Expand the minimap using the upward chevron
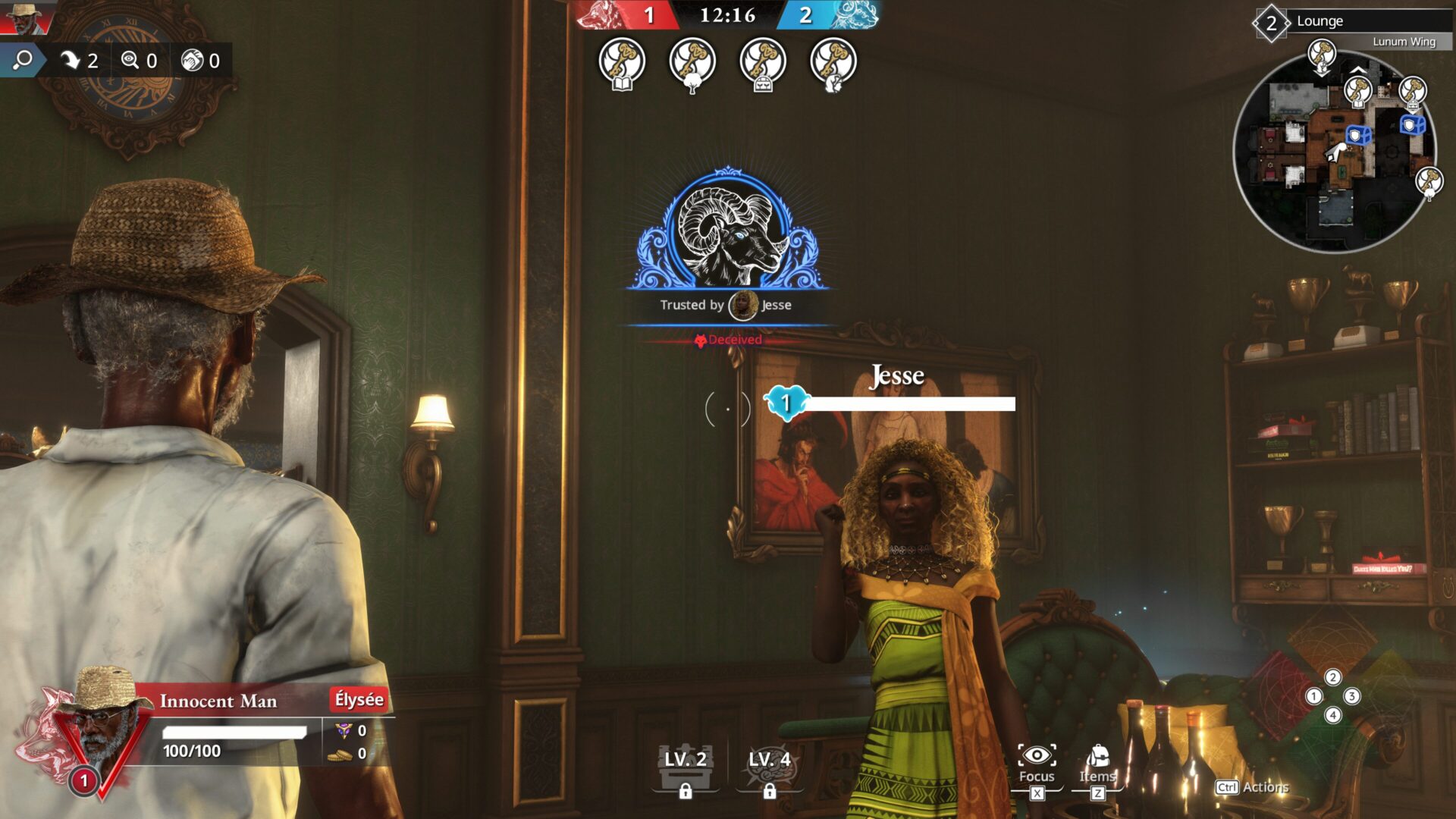This screenshot has height=819, width=1456. coord(1358,70)
